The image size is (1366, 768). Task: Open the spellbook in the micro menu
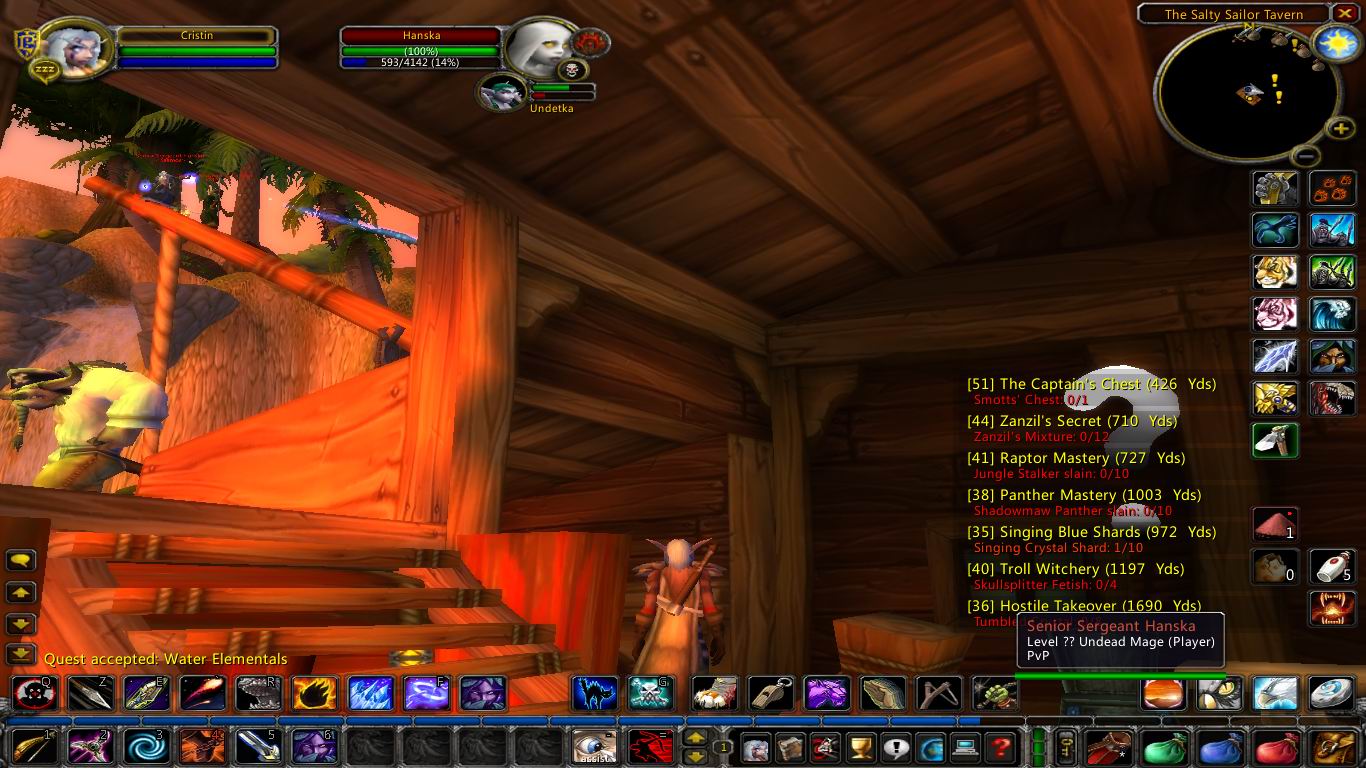pyautogui.click(x=790, y=748)
